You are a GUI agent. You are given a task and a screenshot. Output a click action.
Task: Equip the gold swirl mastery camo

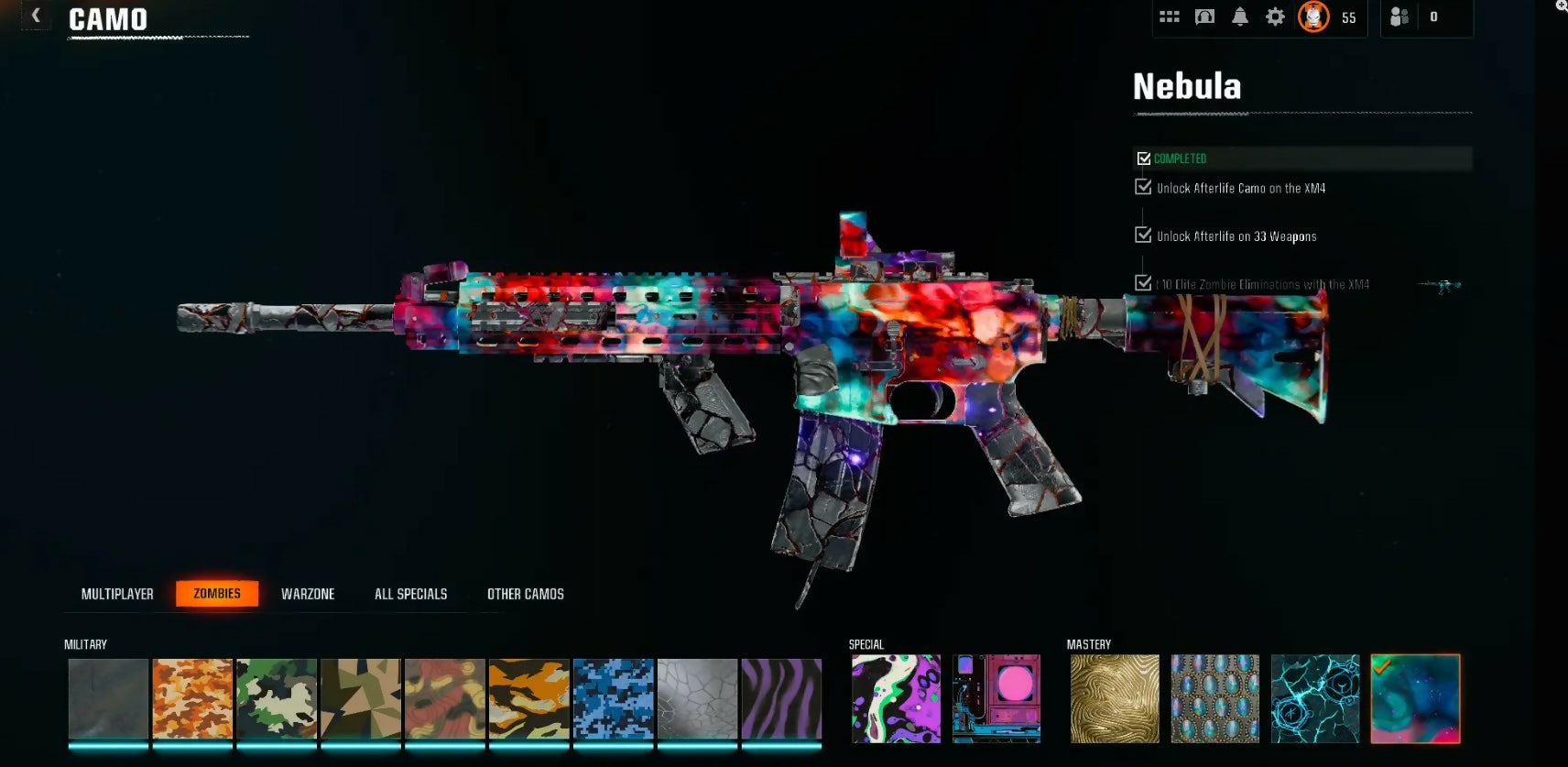click(x=1115, y=698)
